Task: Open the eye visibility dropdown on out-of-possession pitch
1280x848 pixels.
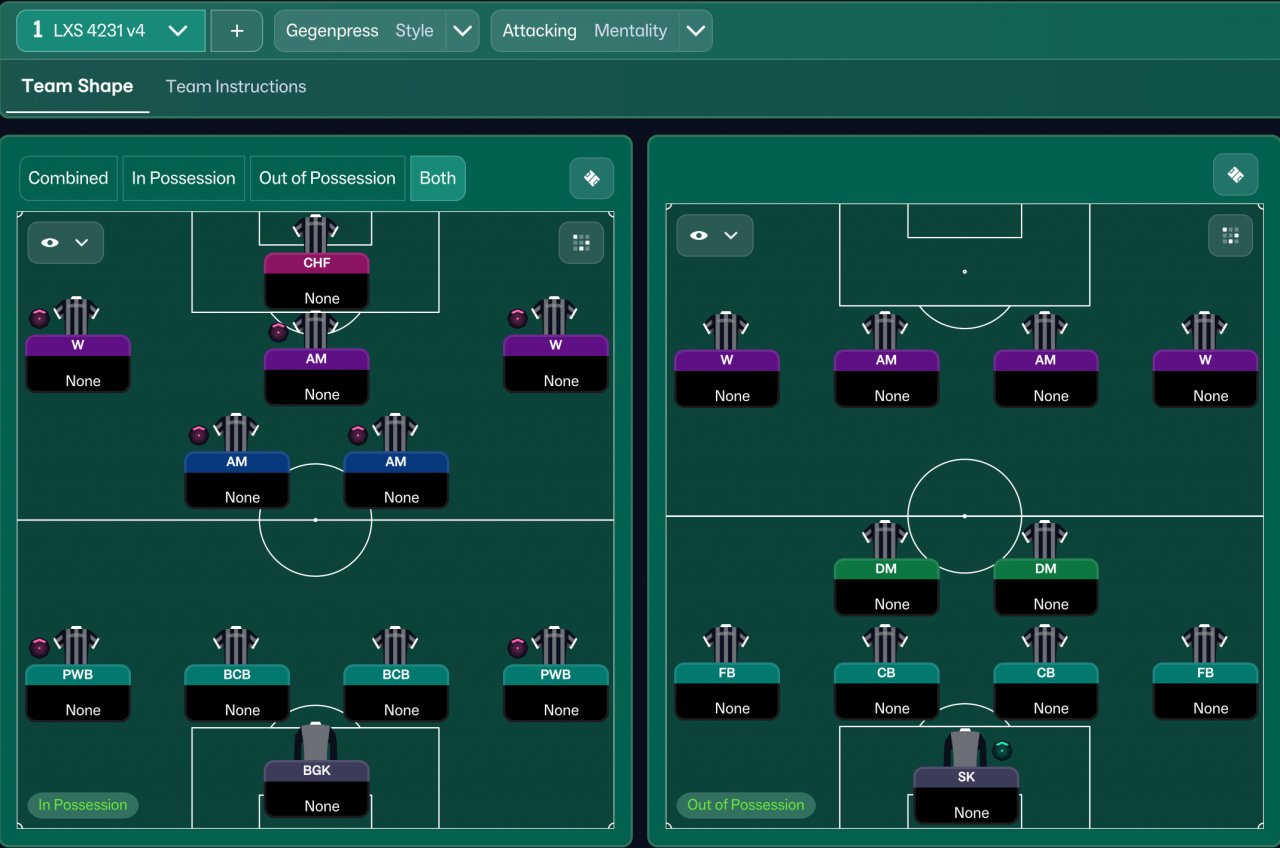Action: tap(714, 236)
